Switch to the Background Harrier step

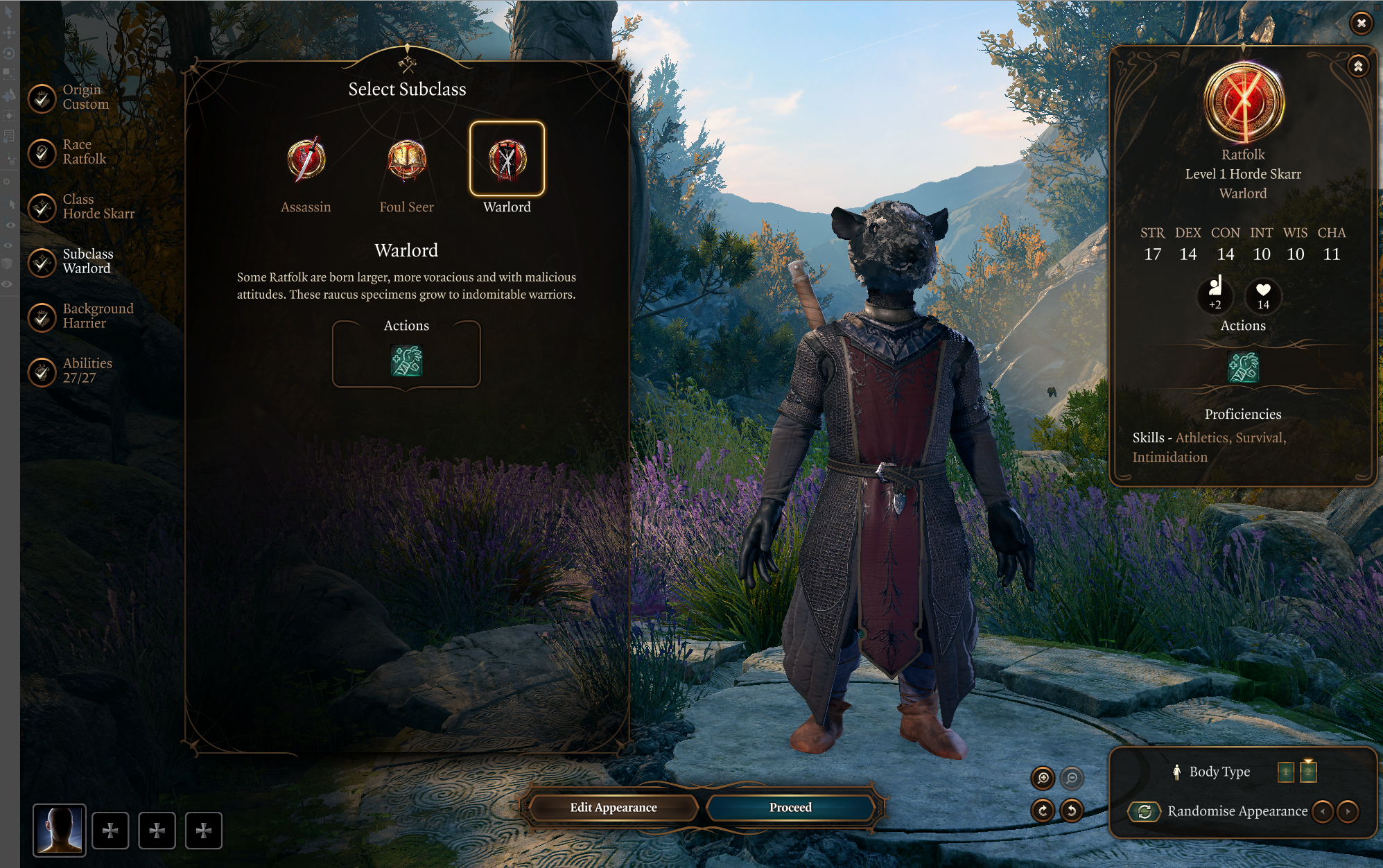[x=42, y=317]
